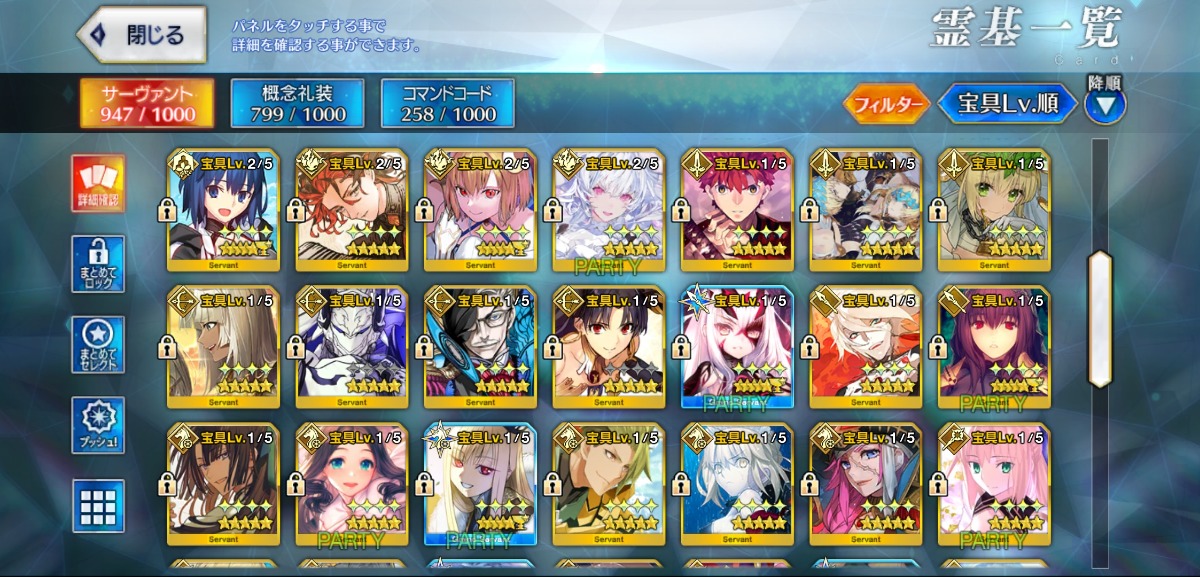Image resolution: width=1200 pixels, height=577 pixels.
Task: Tap the プッシュ! button
Action: tap(98, 425)
